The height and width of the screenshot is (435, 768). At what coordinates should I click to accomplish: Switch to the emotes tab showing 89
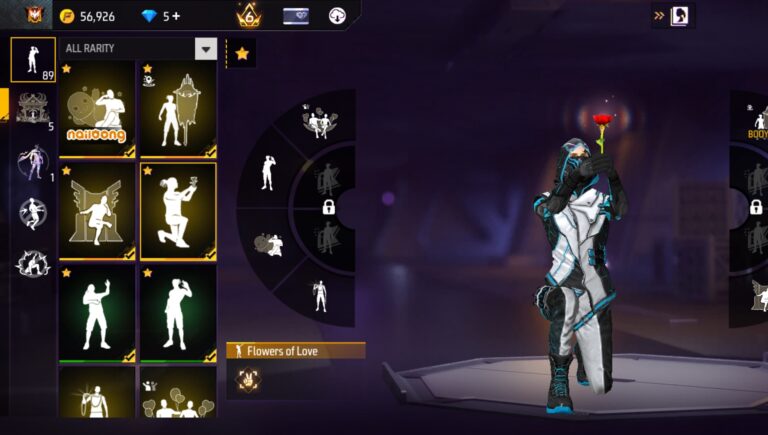(33, 59)
